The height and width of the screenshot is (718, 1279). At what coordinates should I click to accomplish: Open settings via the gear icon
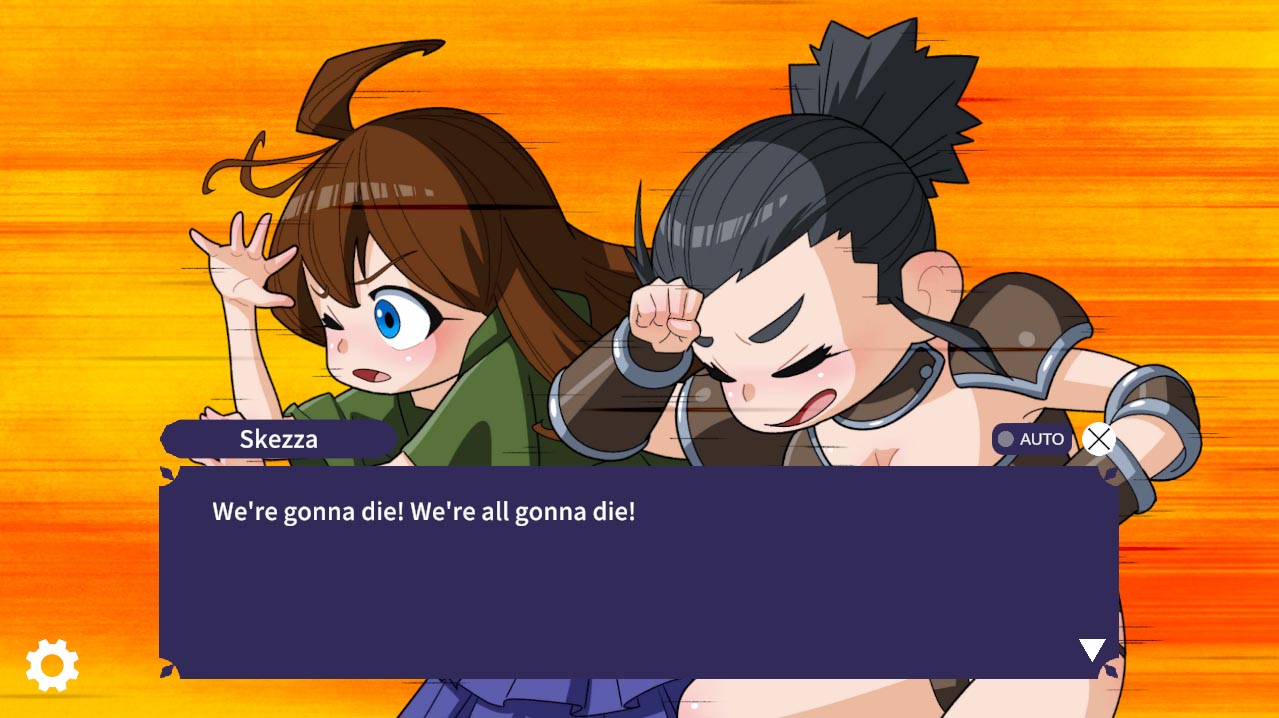click(x=52, y=664)
